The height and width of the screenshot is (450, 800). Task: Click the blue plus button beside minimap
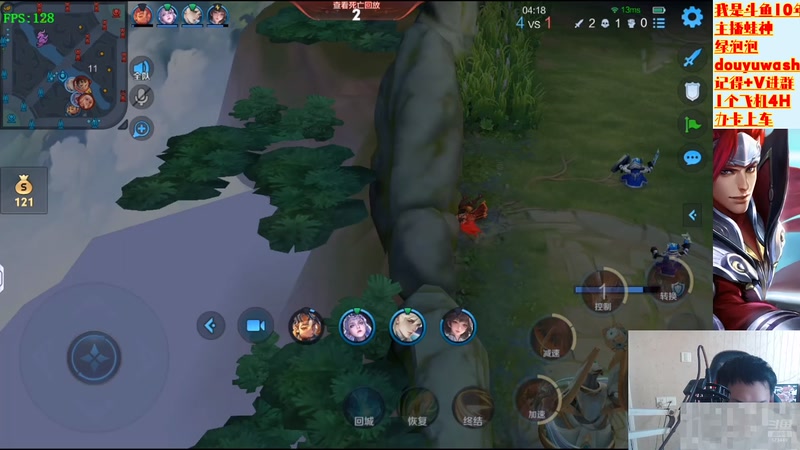click(142, 128)
